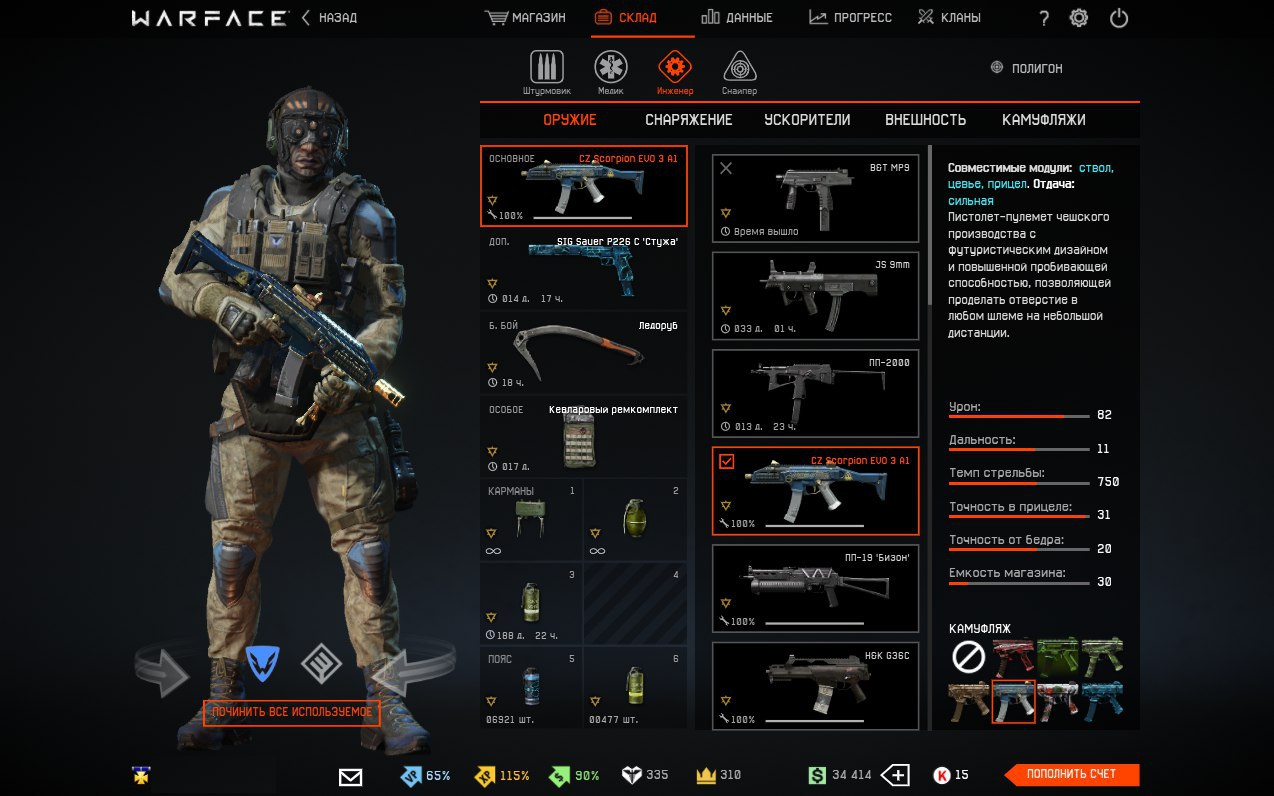Select the Штурмовик class icon

click(546, 69)
